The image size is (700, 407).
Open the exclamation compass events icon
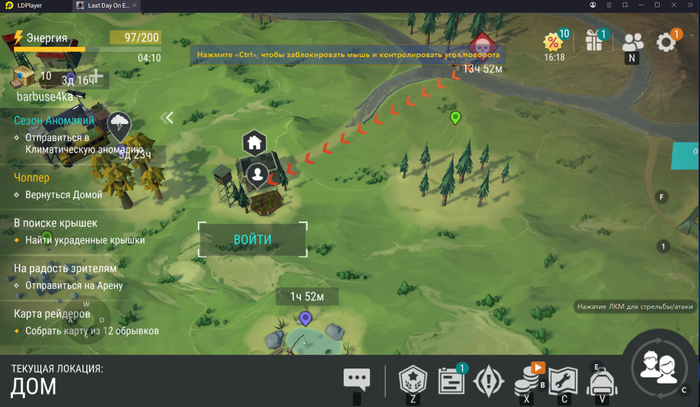489,380
